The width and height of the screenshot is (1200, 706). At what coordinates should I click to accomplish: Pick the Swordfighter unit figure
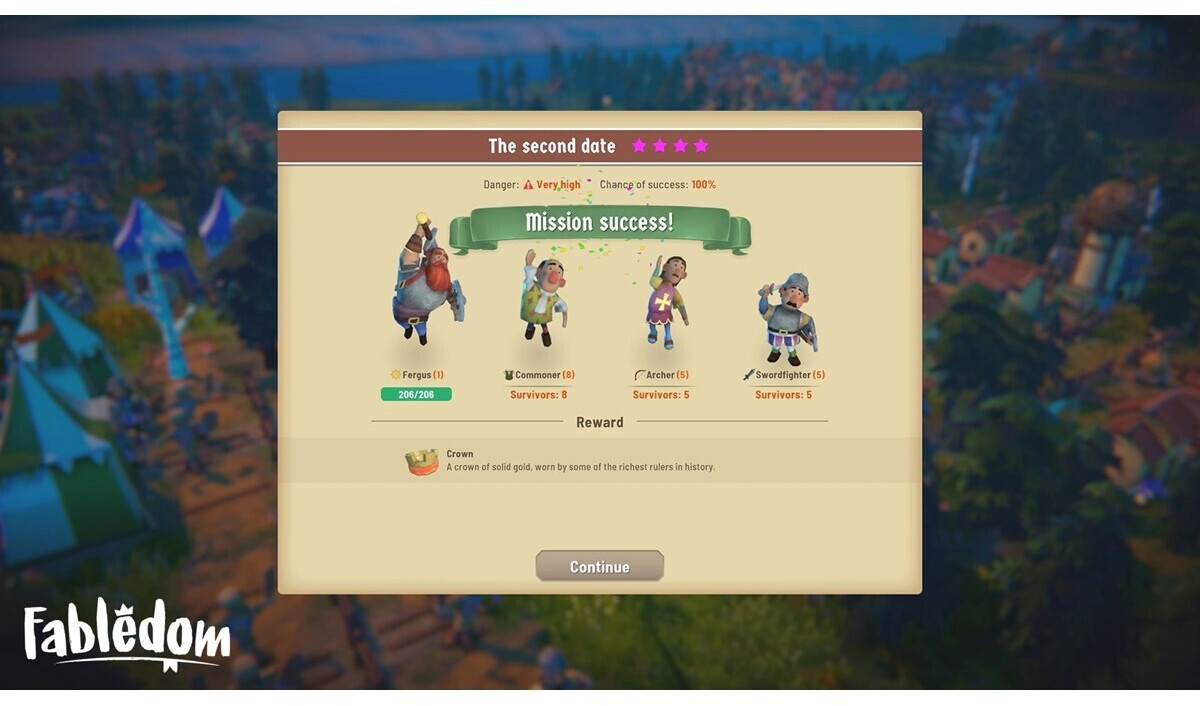785,318
